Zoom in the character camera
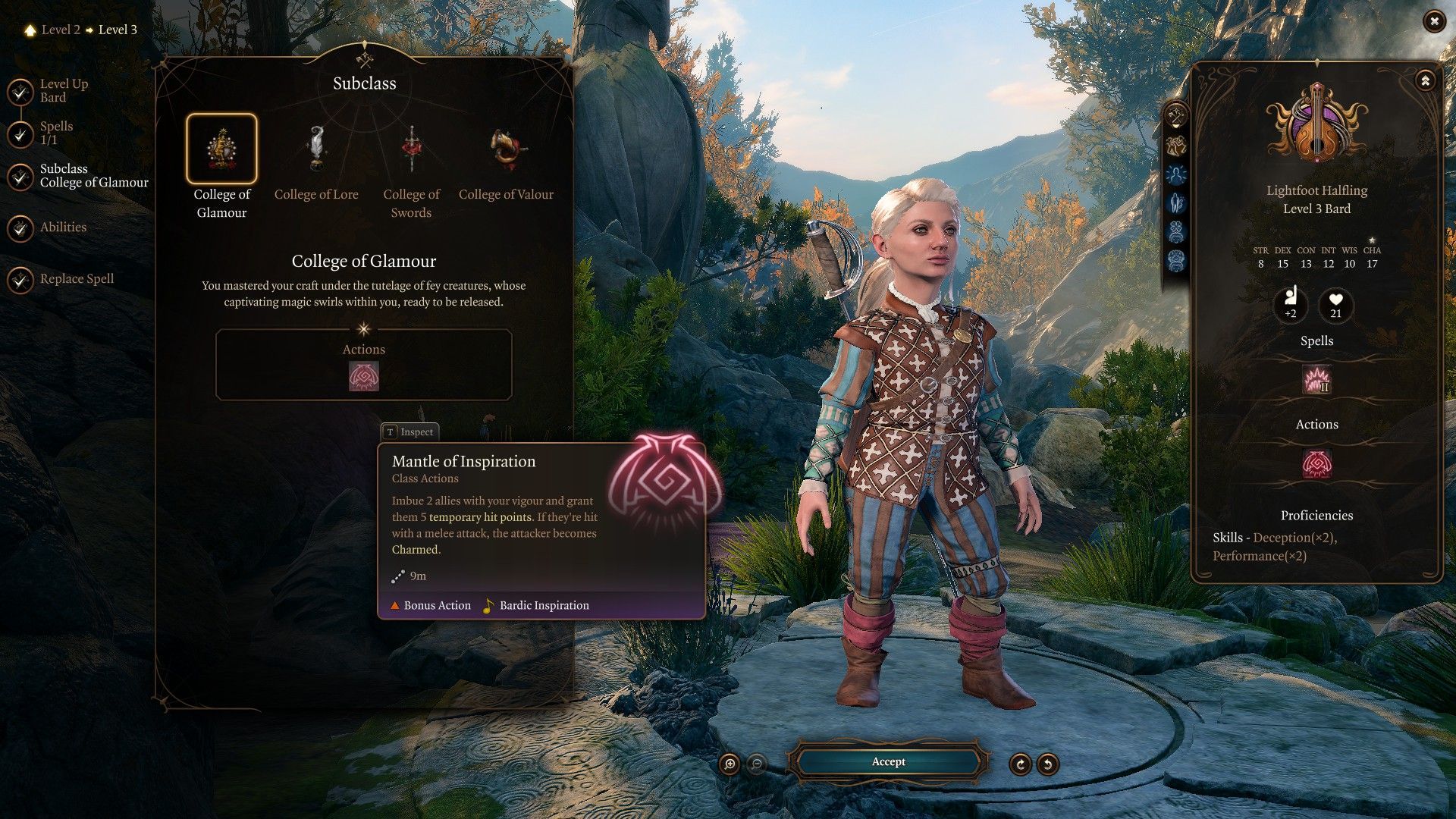Image resolution: width=1456 pixels, height=819 pixels. click(730, 764)
